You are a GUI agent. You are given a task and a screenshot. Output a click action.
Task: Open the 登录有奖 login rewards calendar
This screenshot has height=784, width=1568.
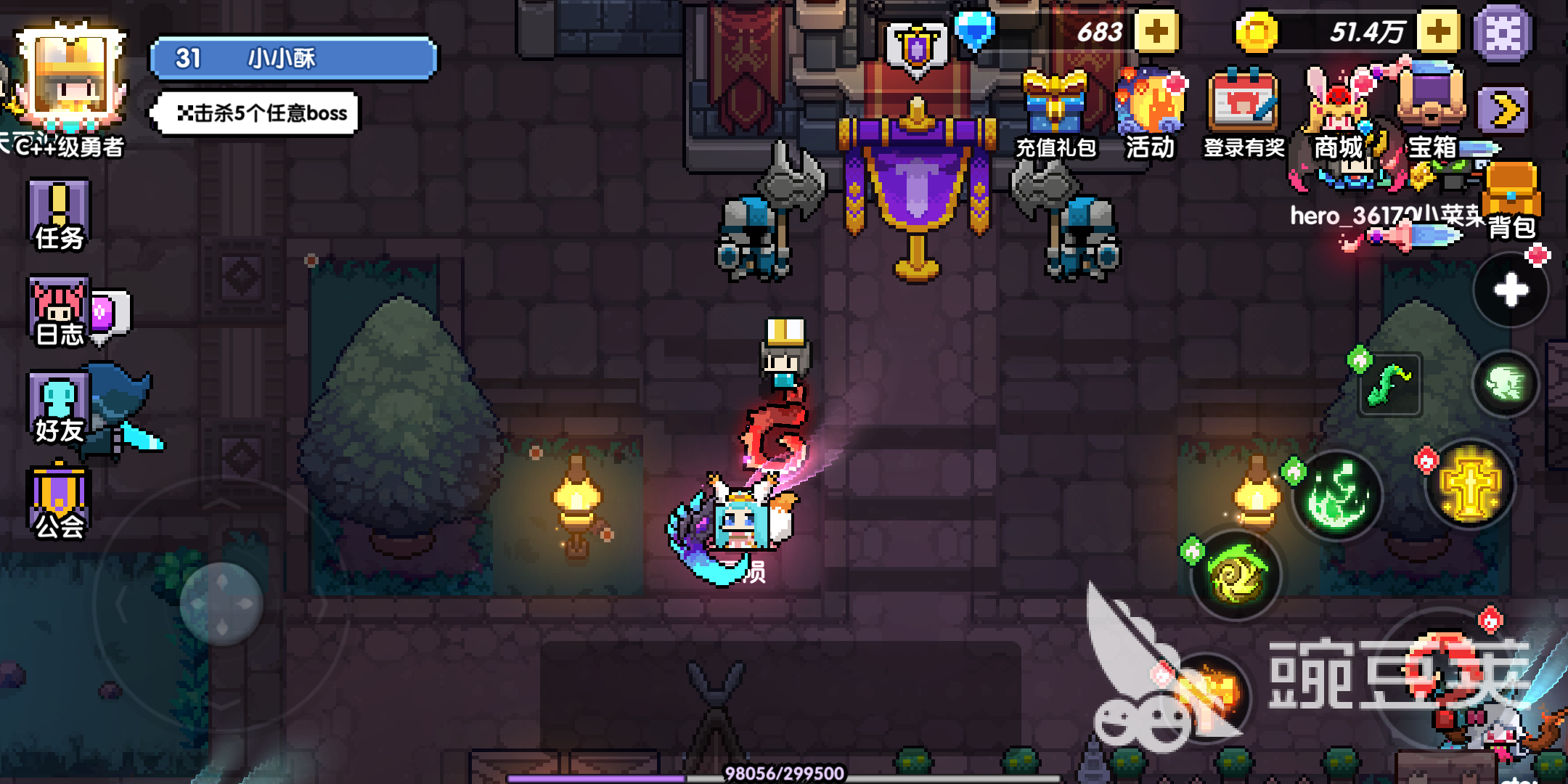pyautogui.click(x=1243, y=114)
